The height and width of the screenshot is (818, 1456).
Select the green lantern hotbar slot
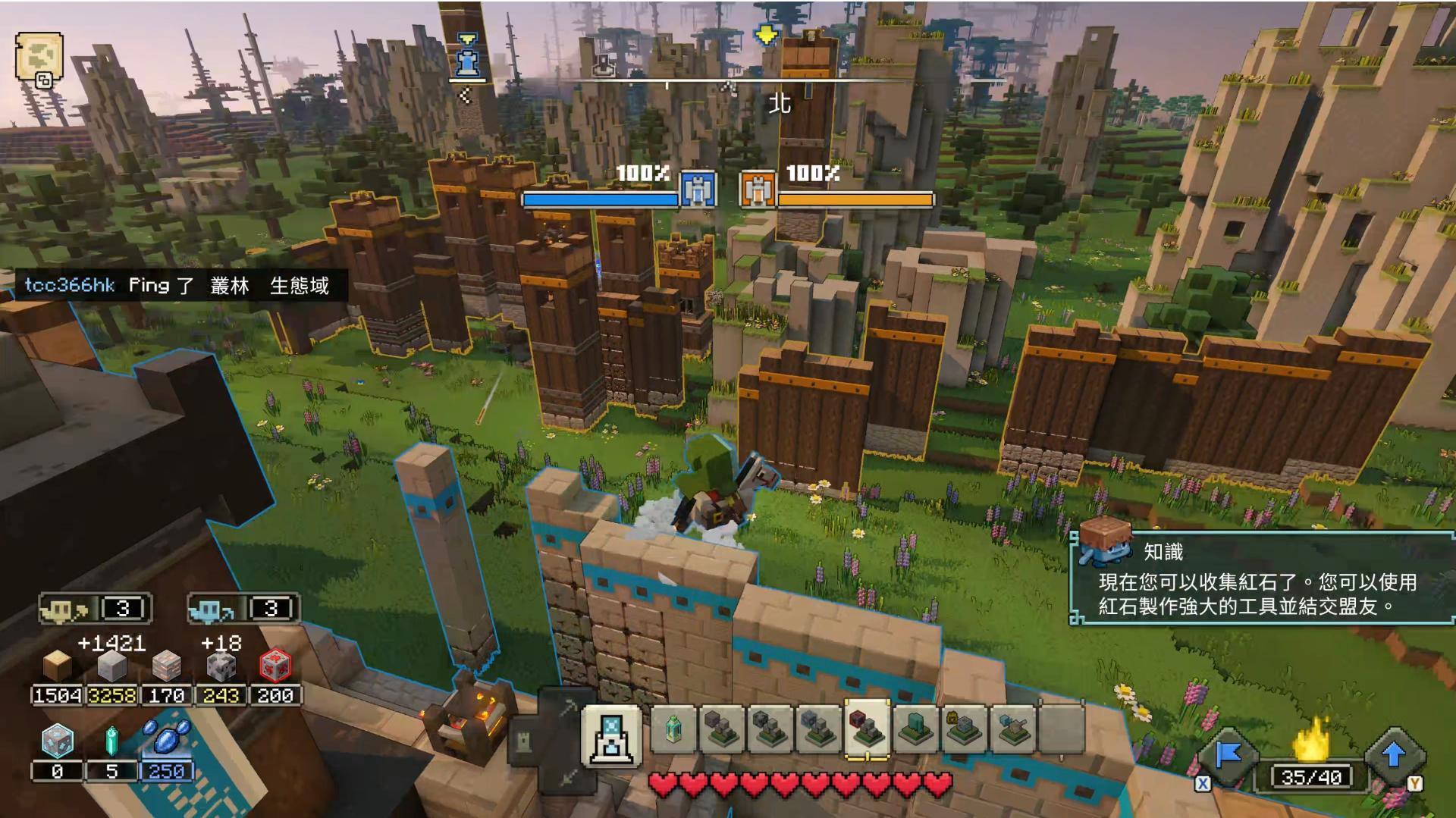click(x=673, y=729)
